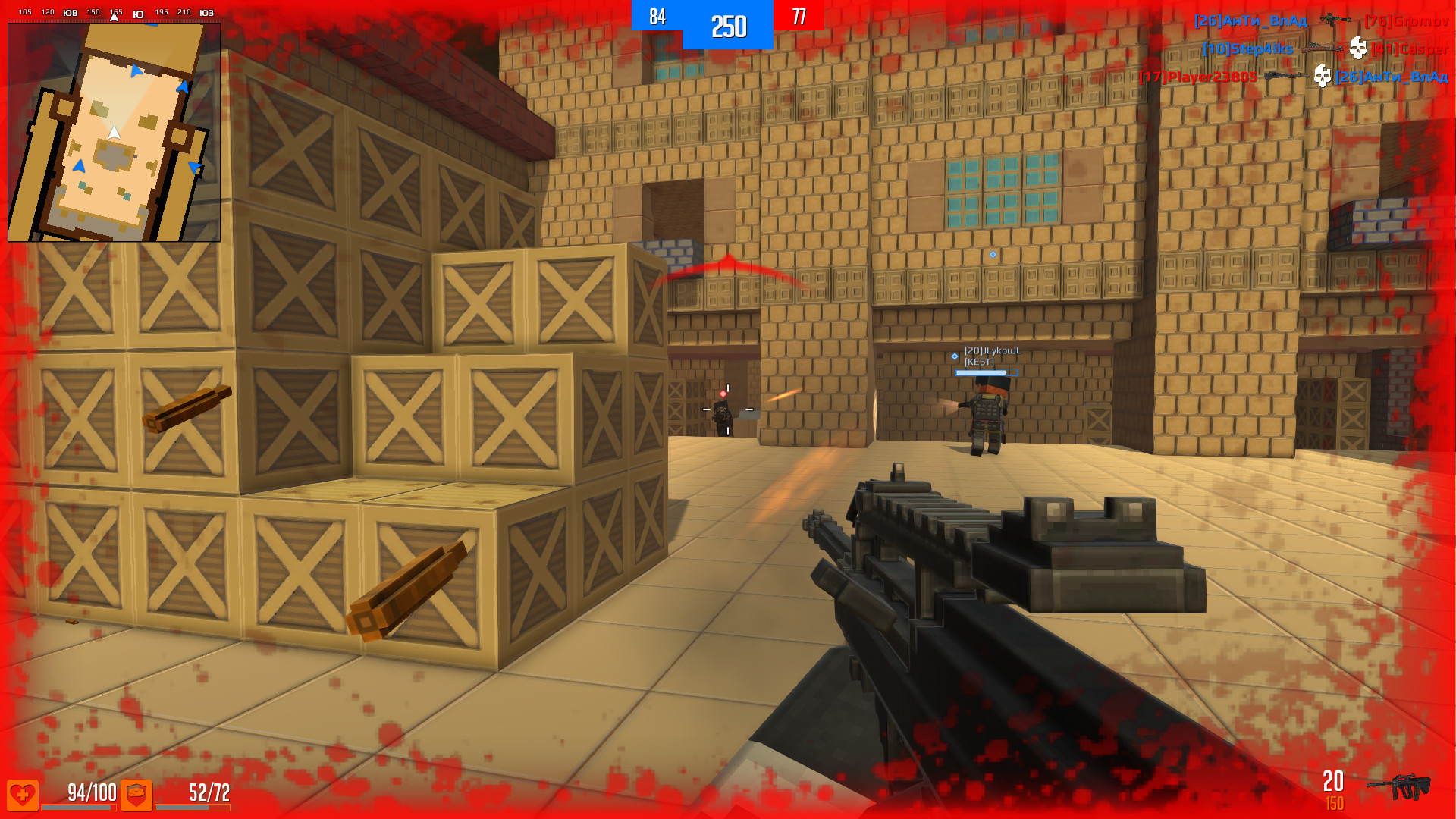1456x819 pixels.
Task: Click the skull icon next to Casper
Action: [1358, 49]
